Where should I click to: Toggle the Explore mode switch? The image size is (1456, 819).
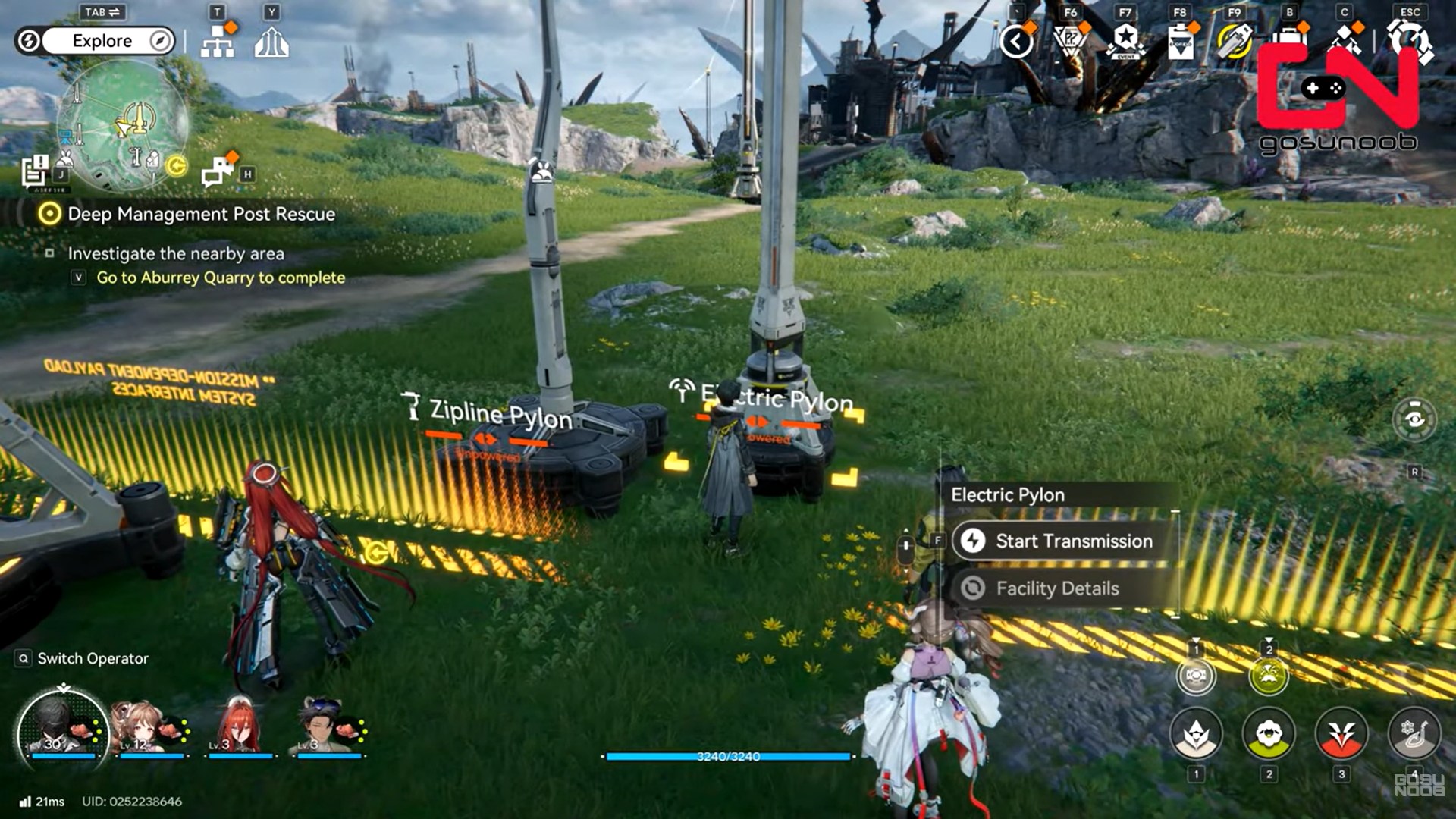[102, 41]
